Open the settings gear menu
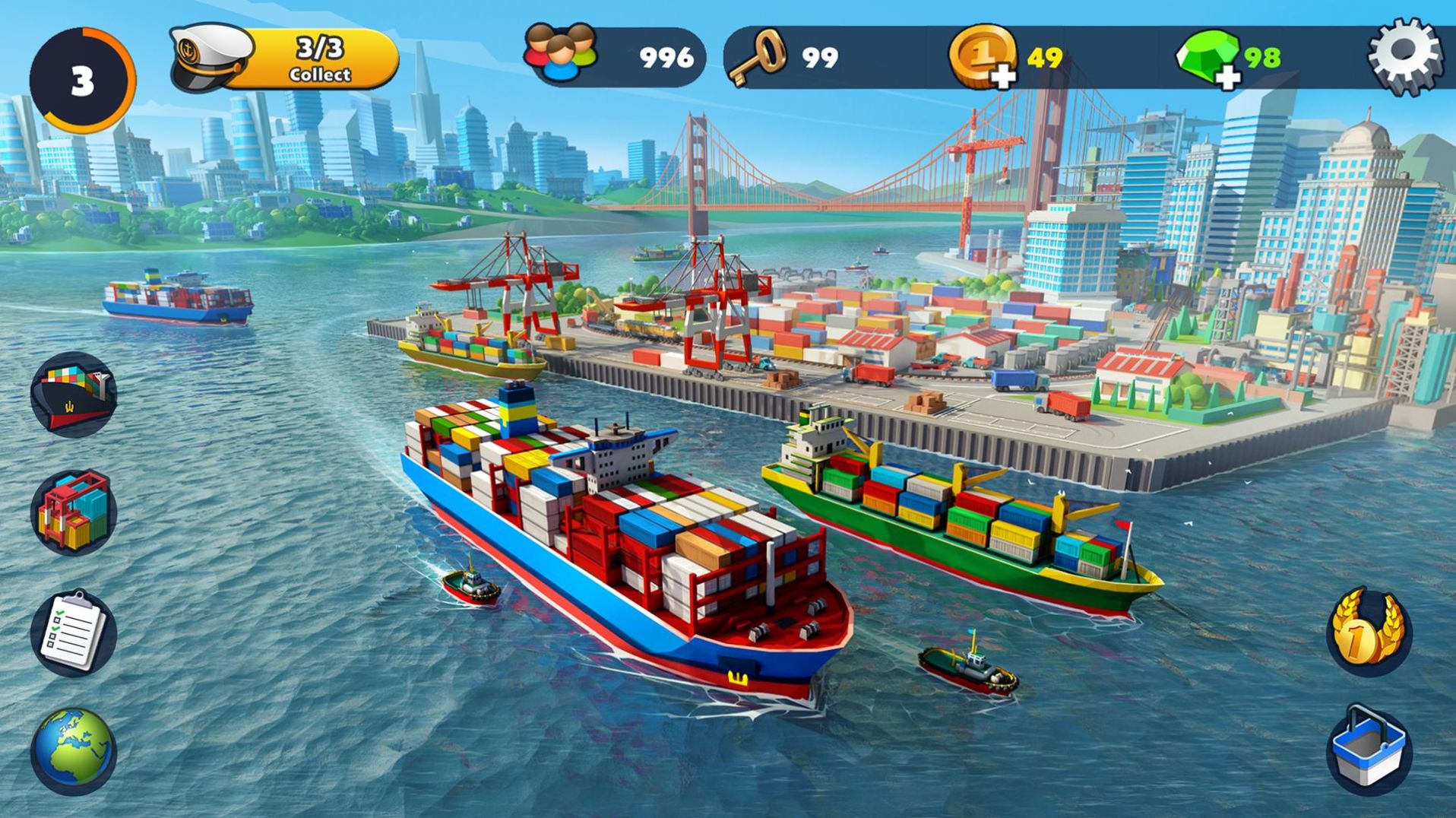 (x=1404, y=56)
